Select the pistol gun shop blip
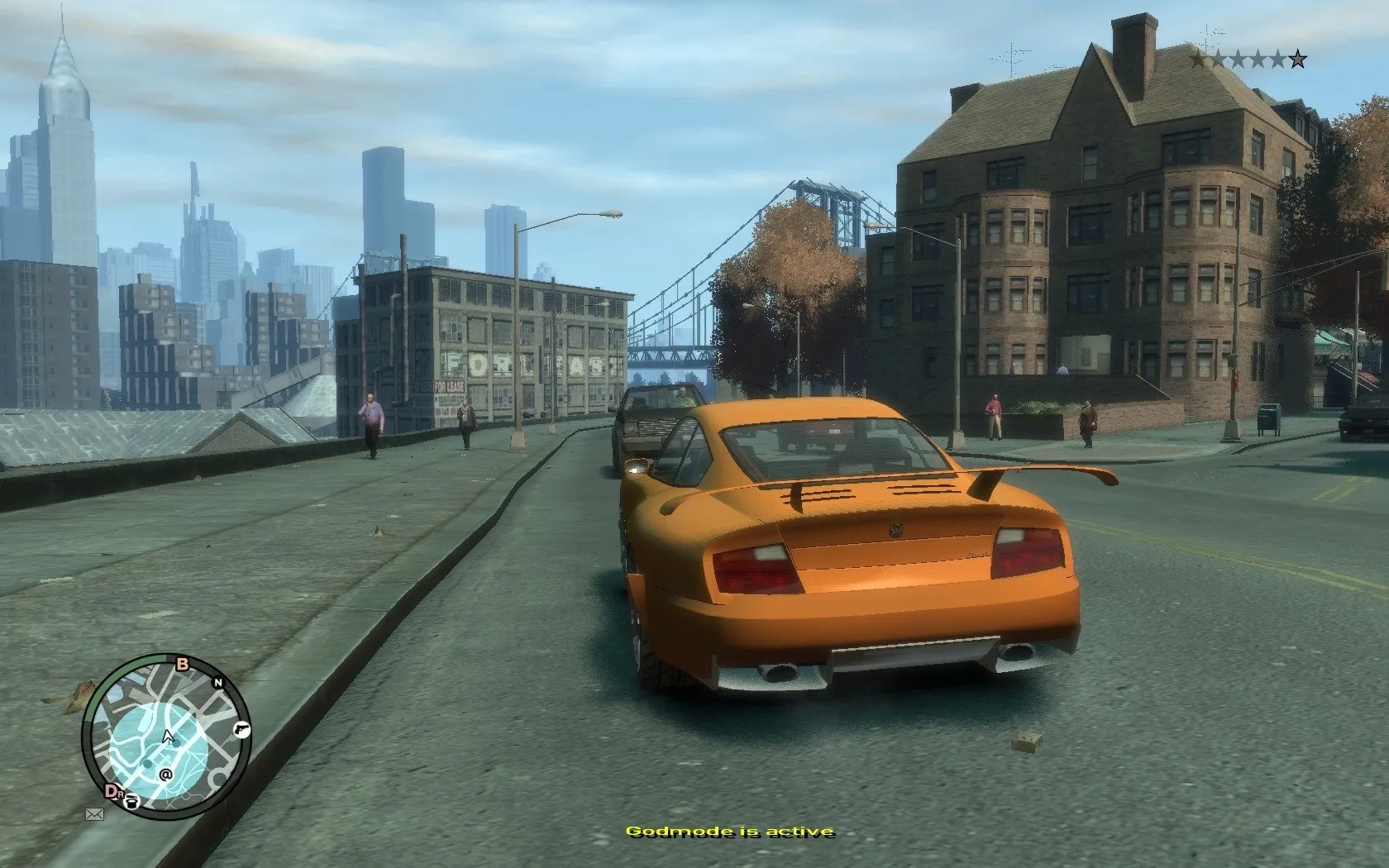The height and width of the screenshot is (868, 1389). pos(241,729)
